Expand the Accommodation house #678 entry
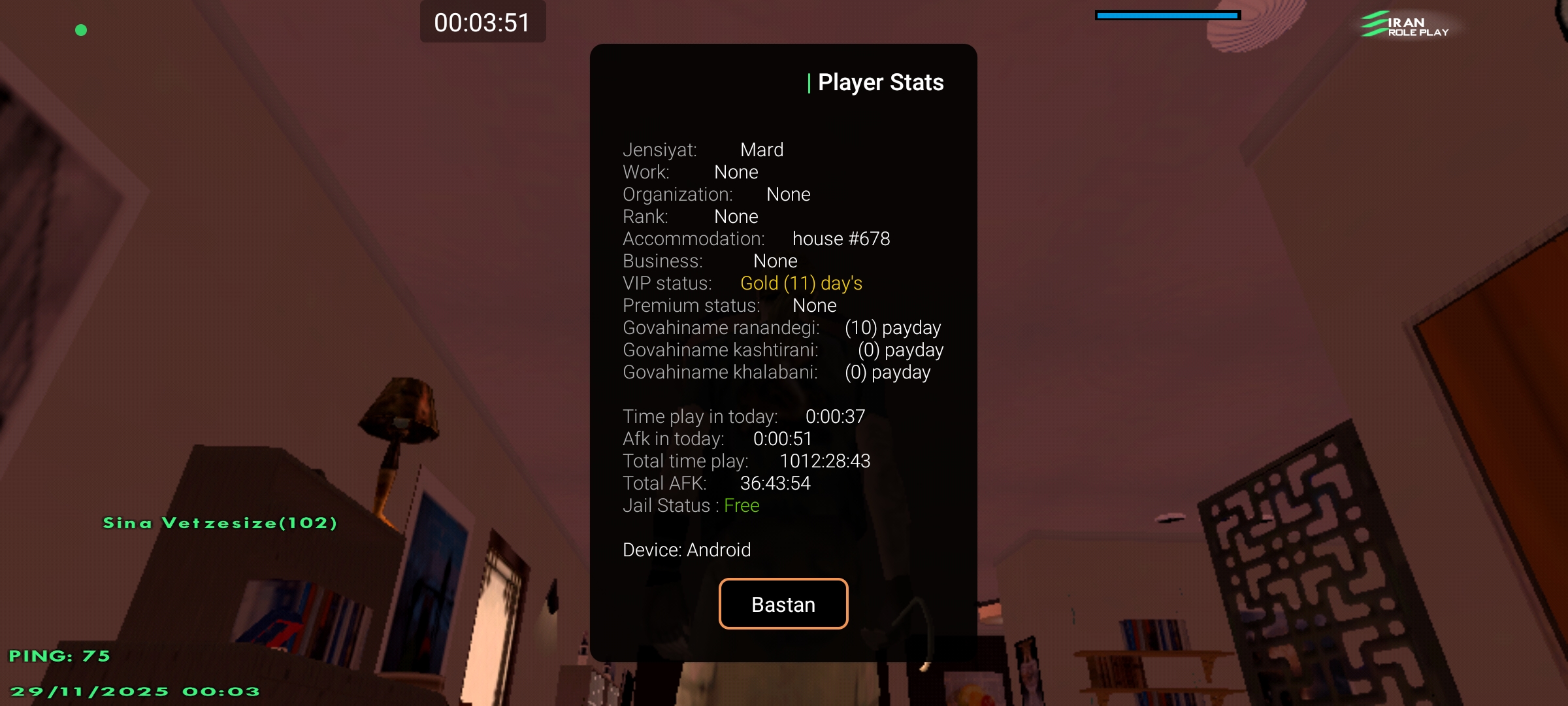The height and width of the screenshot is (706, 1568). pos(758,238)
